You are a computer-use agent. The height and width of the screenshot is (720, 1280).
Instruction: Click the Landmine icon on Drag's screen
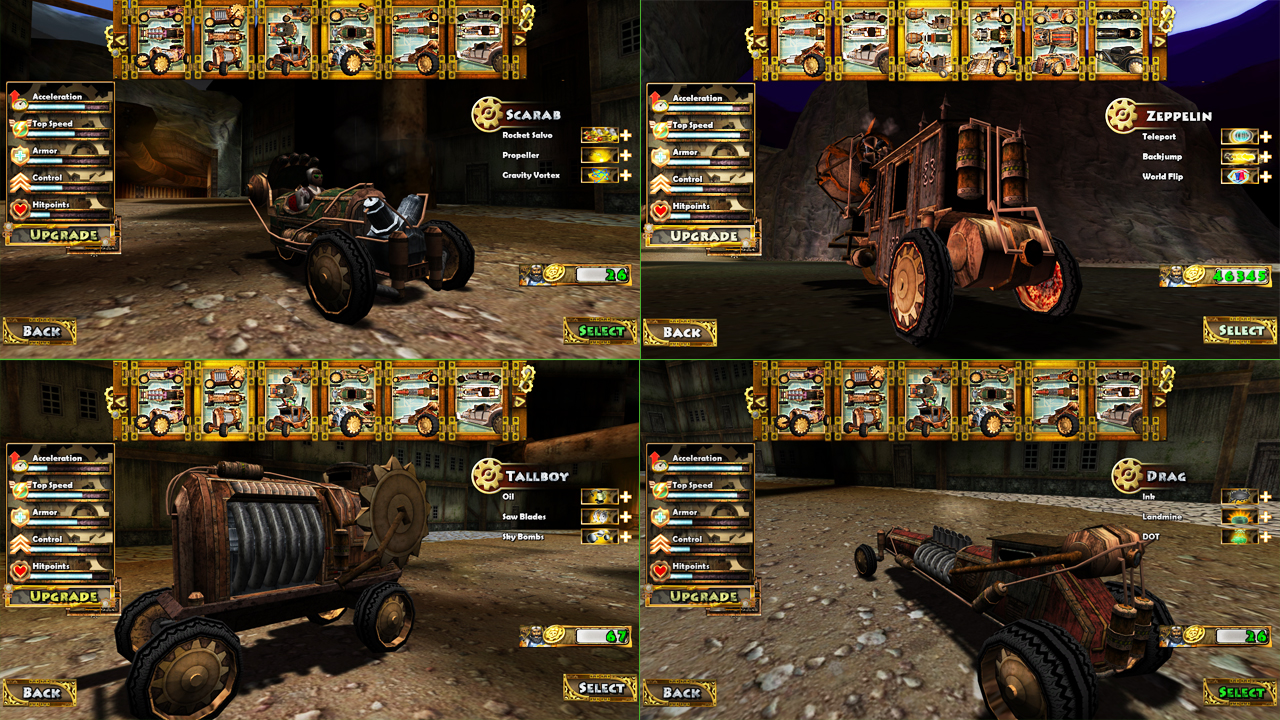coord(1240,516)
